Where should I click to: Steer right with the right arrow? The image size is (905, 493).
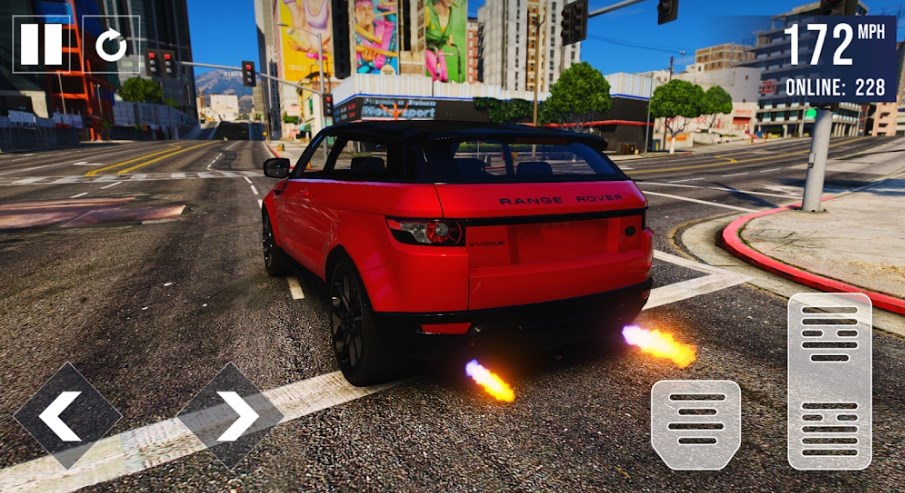(231, 416)
